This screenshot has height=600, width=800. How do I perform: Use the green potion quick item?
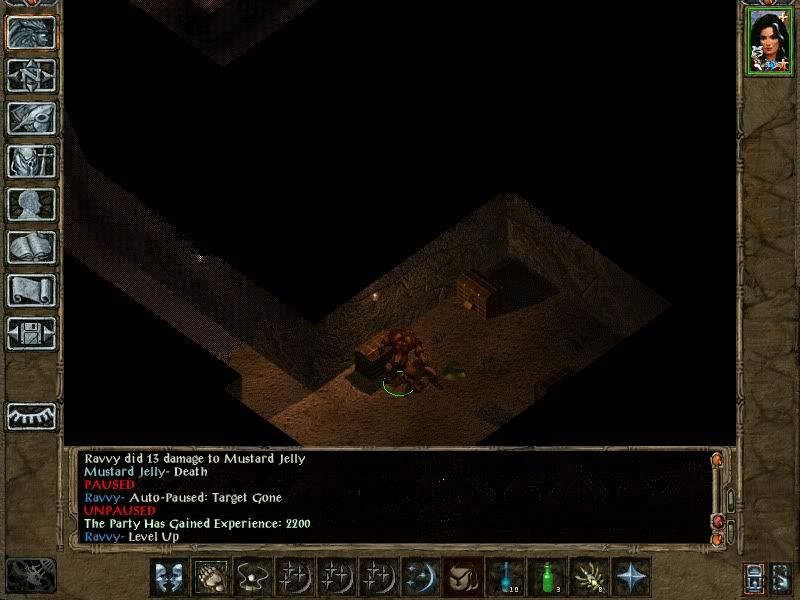(547, 576)
